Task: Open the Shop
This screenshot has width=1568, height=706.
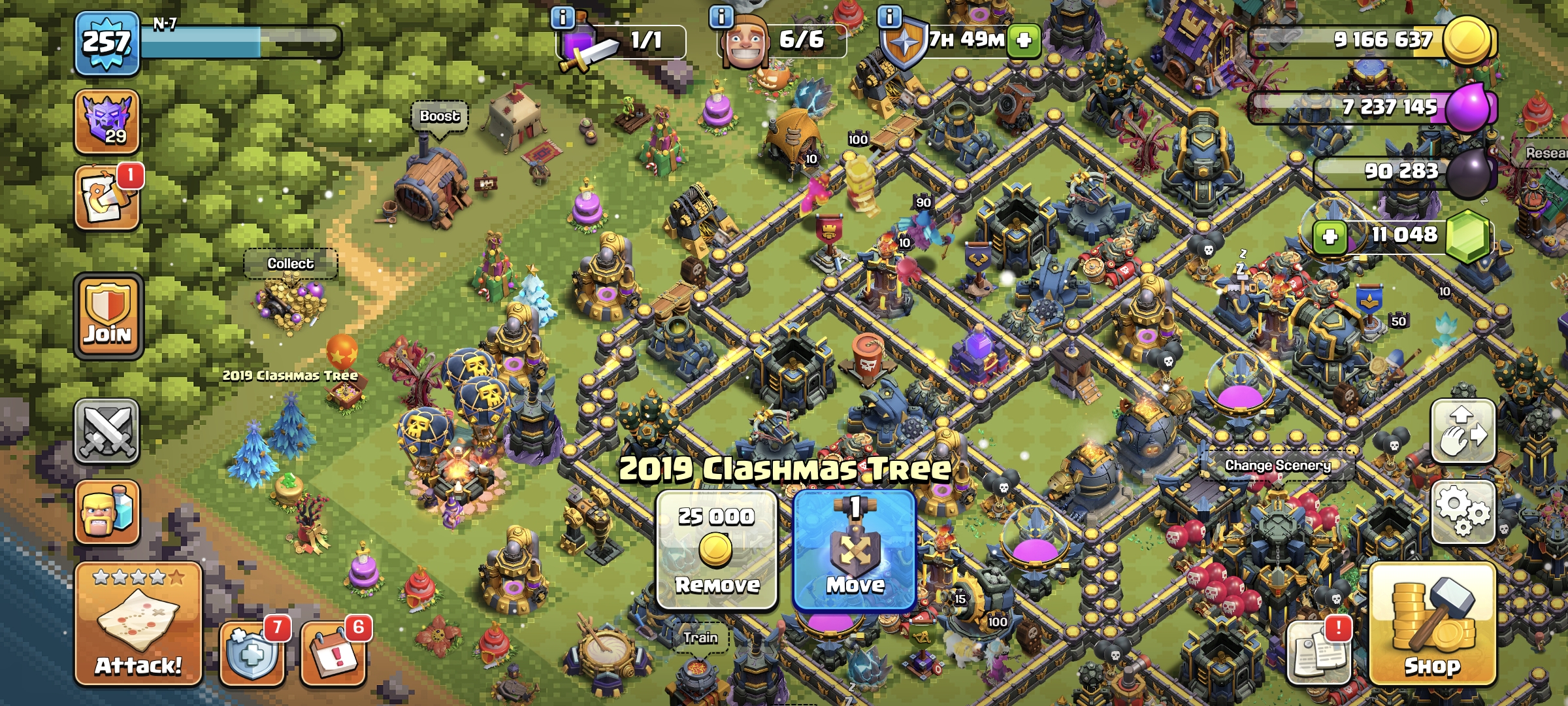Action: coord(1432,624)
